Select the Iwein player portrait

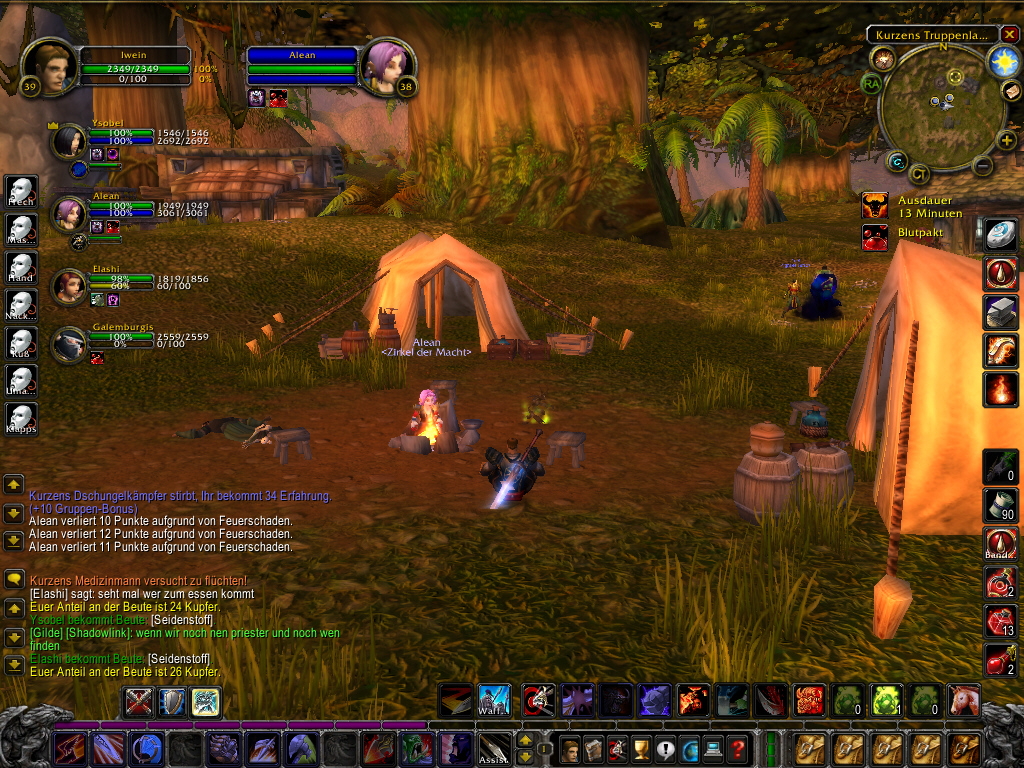(x=48, y=67)
